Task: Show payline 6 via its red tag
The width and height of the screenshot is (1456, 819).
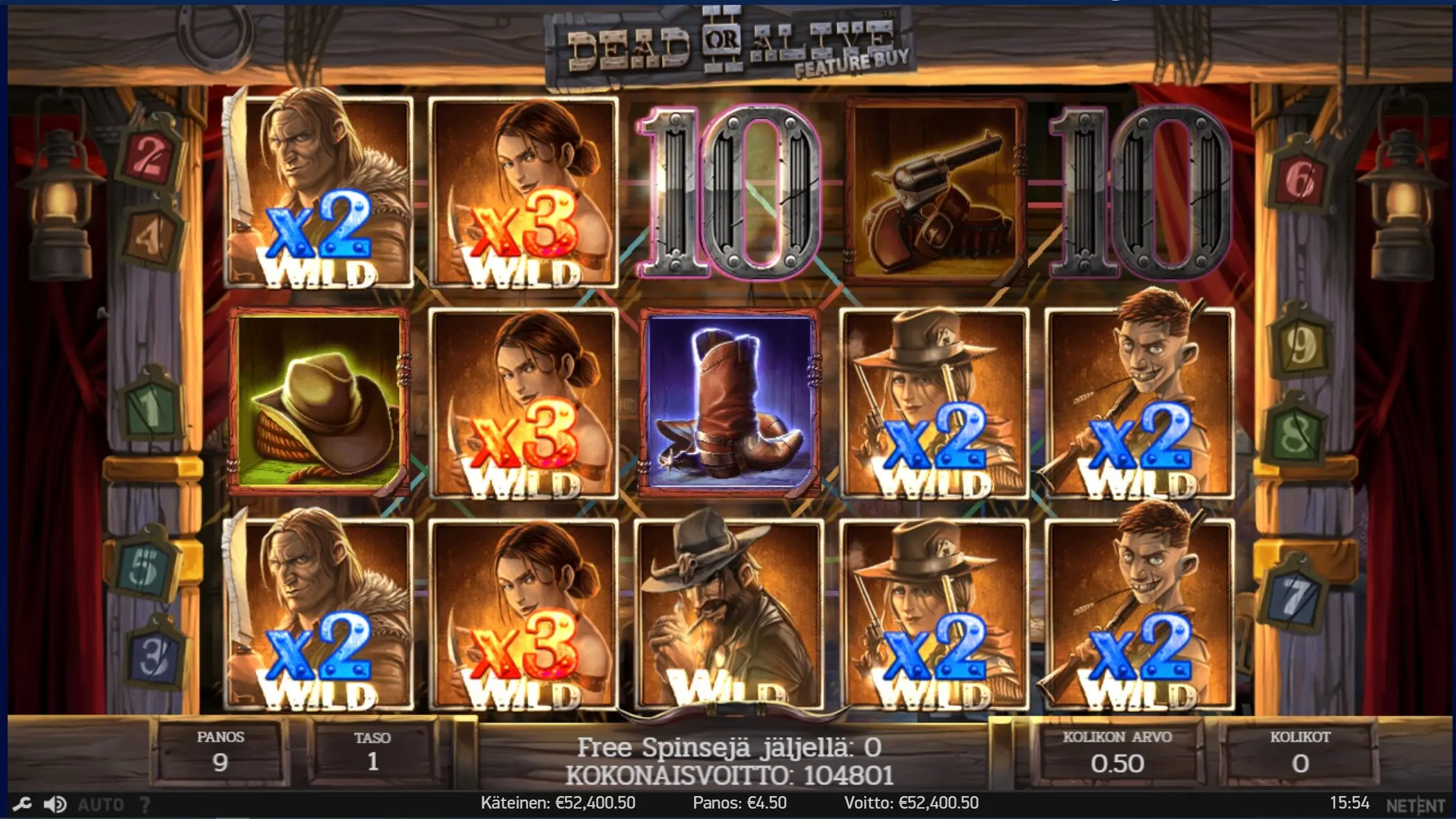Action: 1299,179
